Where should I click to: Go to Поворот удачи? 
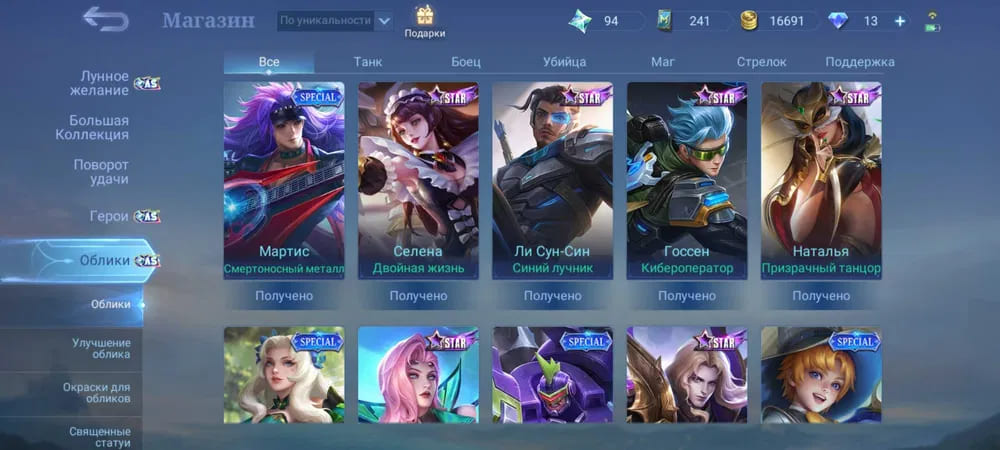[101, 171]
